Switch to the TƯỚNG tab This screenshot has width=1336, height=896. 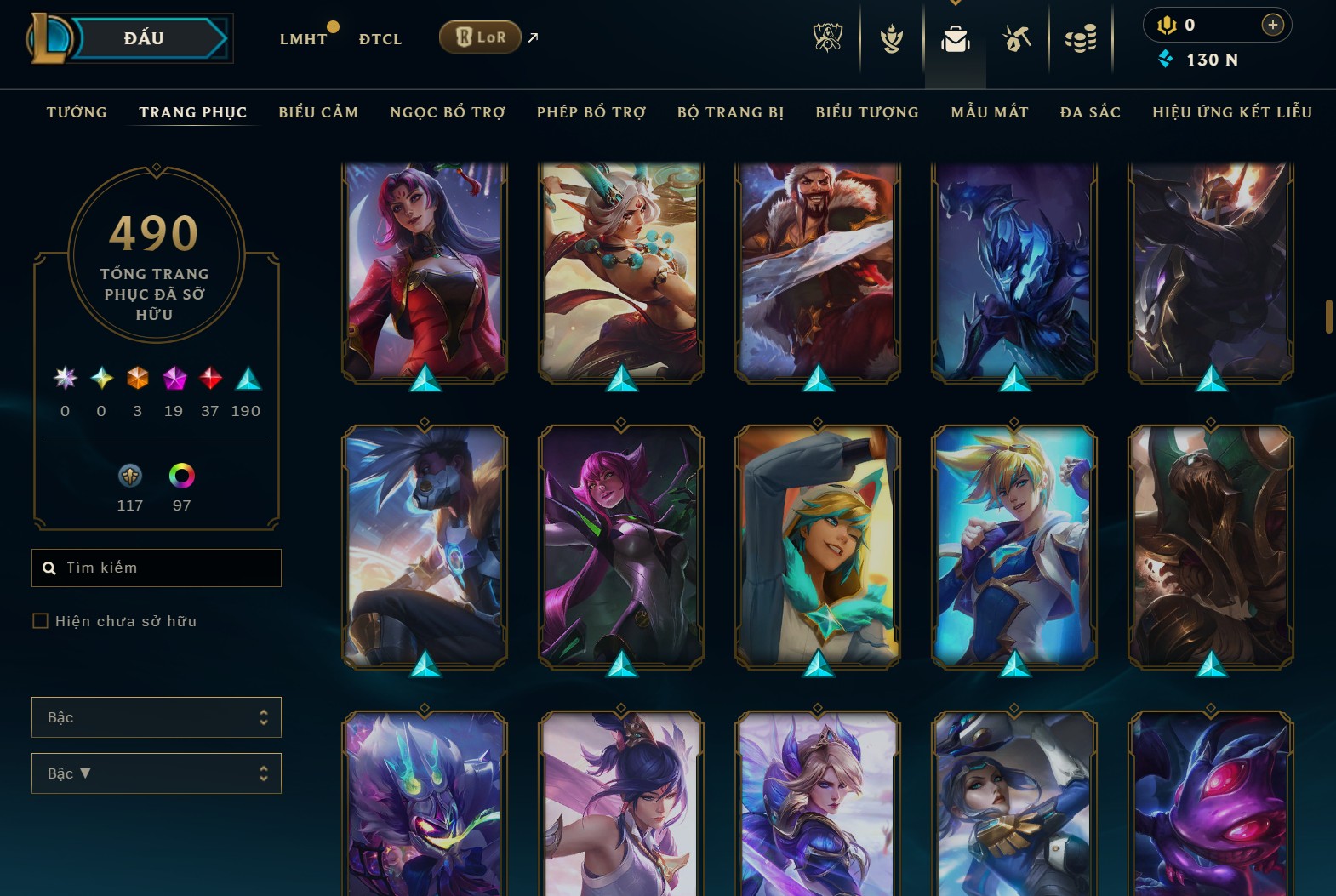(77, 111)
